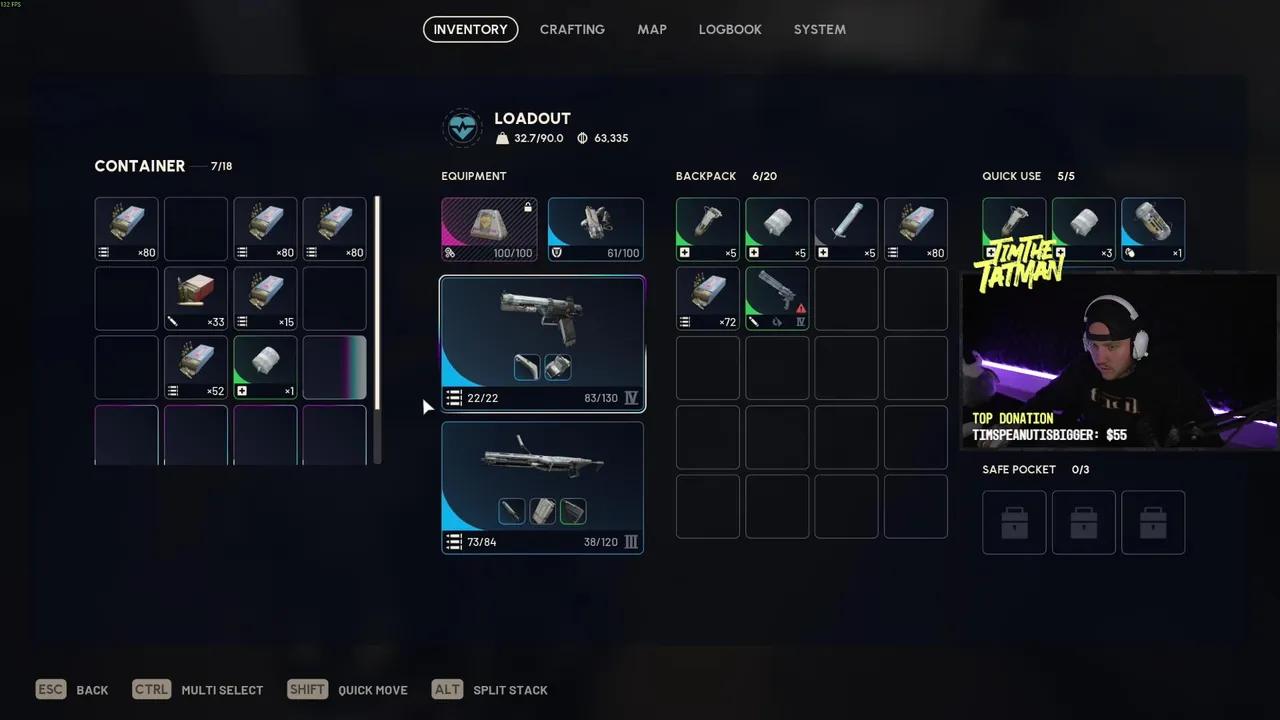Go to the Logbook tab
Viewport: 1280px width, 720px height.
point(730,30)
